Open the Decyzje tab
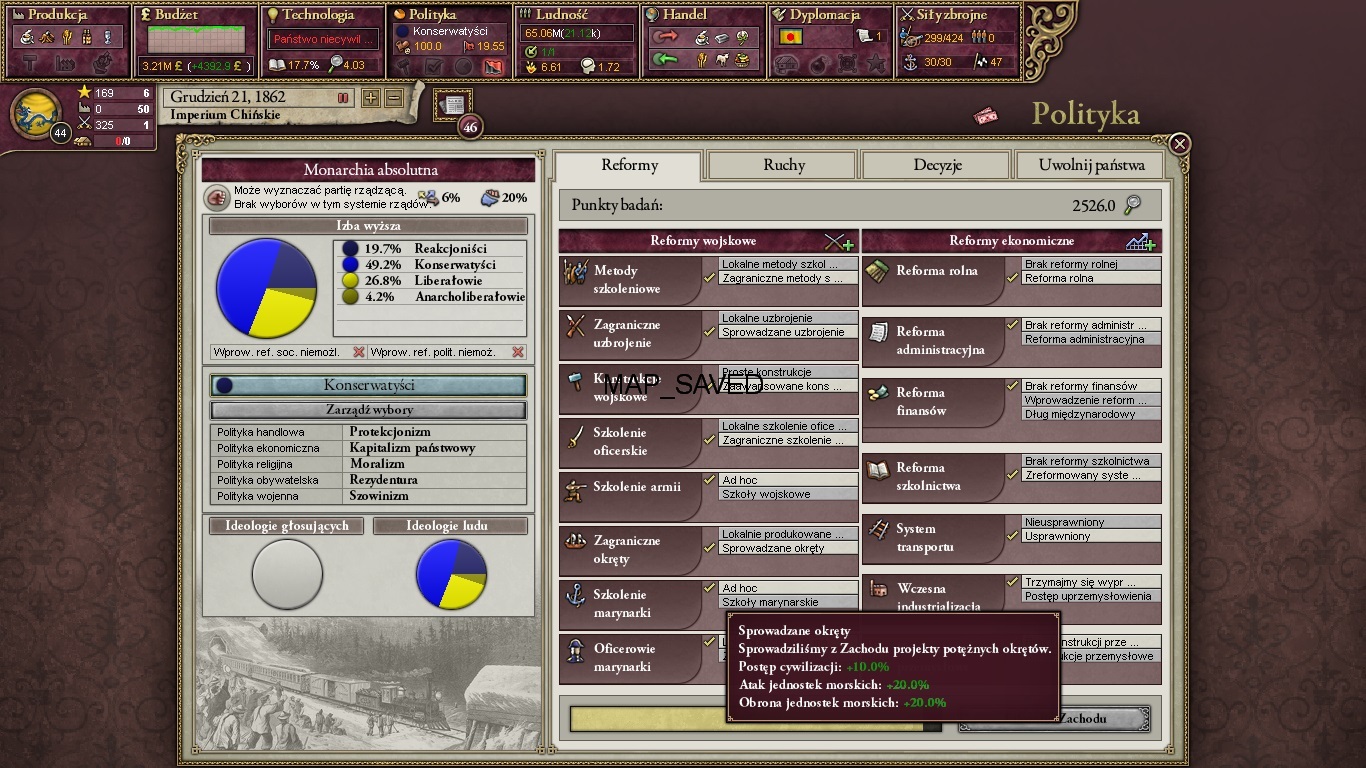 tap(937, 165)
